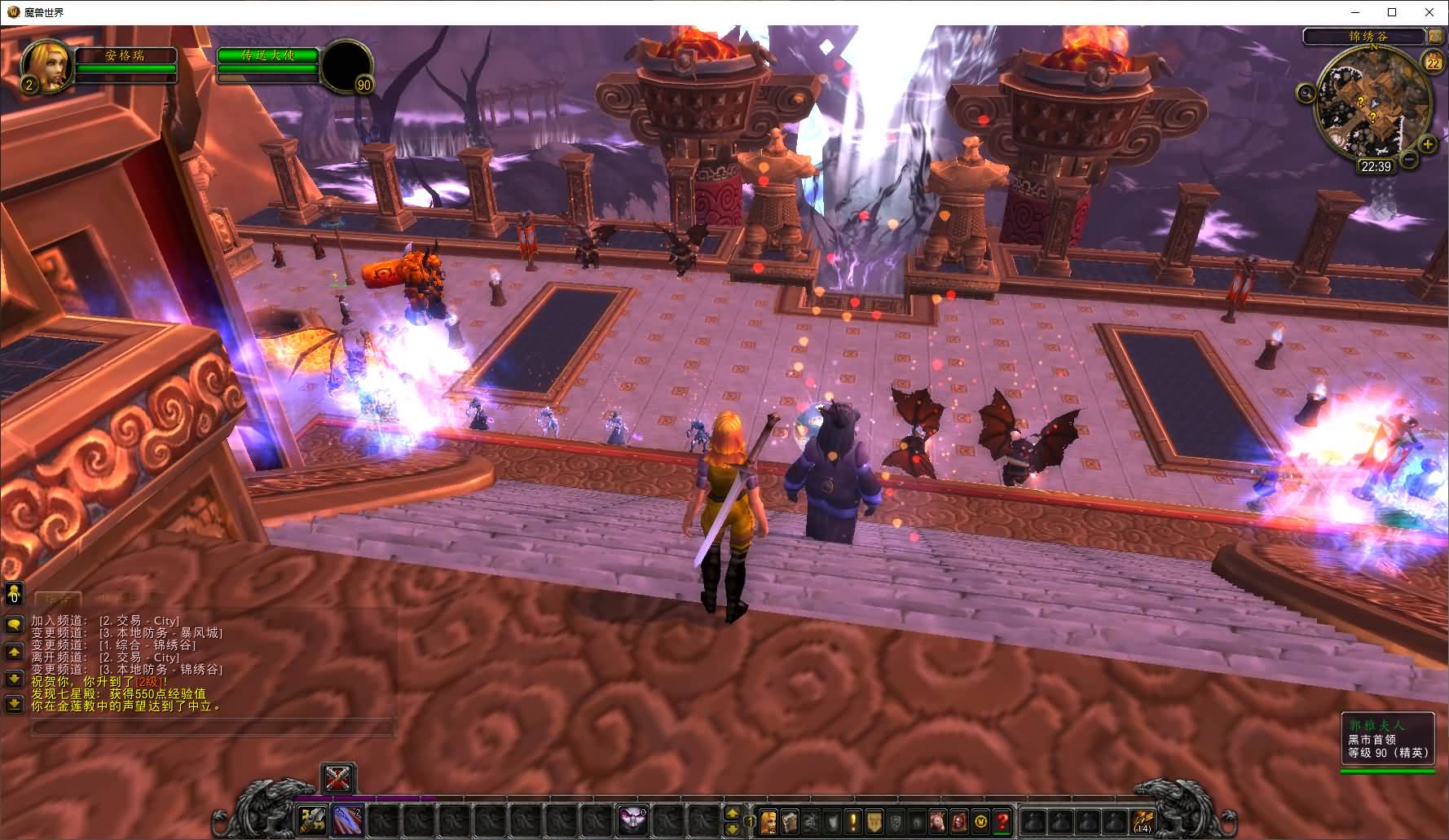Open the minimap tracking magnifier button

point(1306,94)
